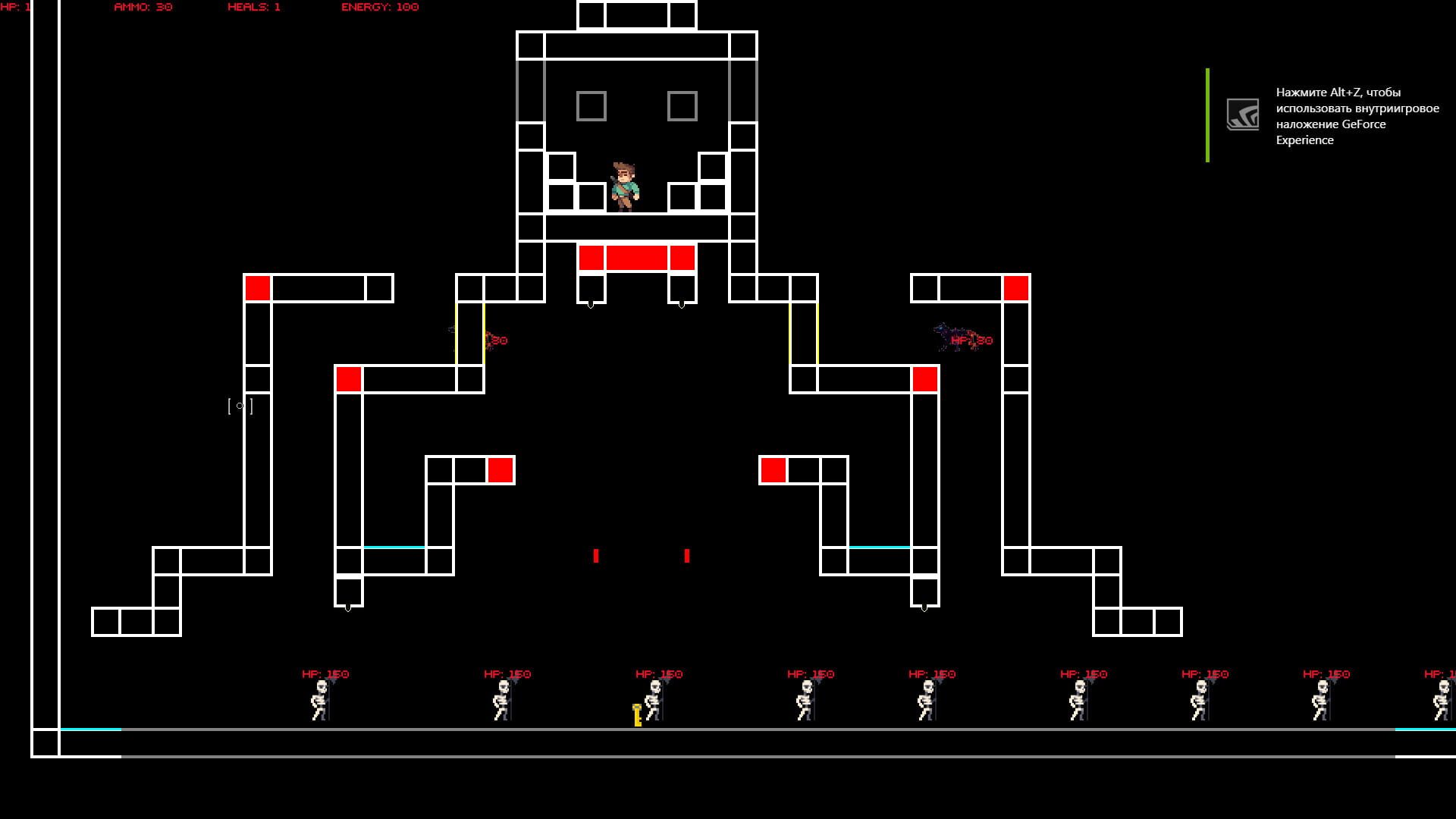The height and width of the screenshot is (819, 1456).
Task: Click the GeForce Experience Alt+Z notification text
Action: [1357, 116]
